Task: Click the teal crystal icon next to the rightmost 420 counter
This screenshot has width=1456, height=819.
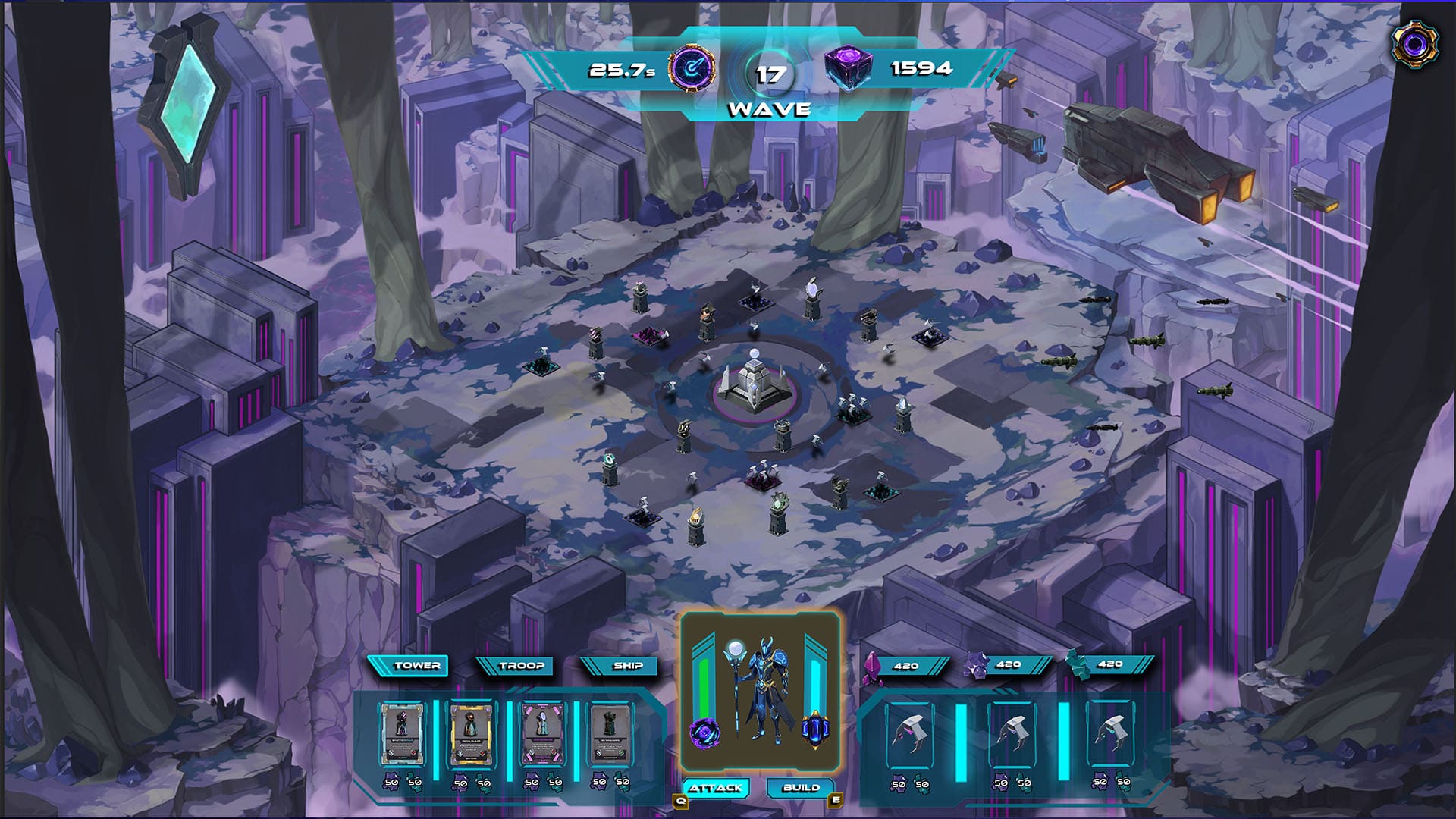Action: tap(1080, 666)
